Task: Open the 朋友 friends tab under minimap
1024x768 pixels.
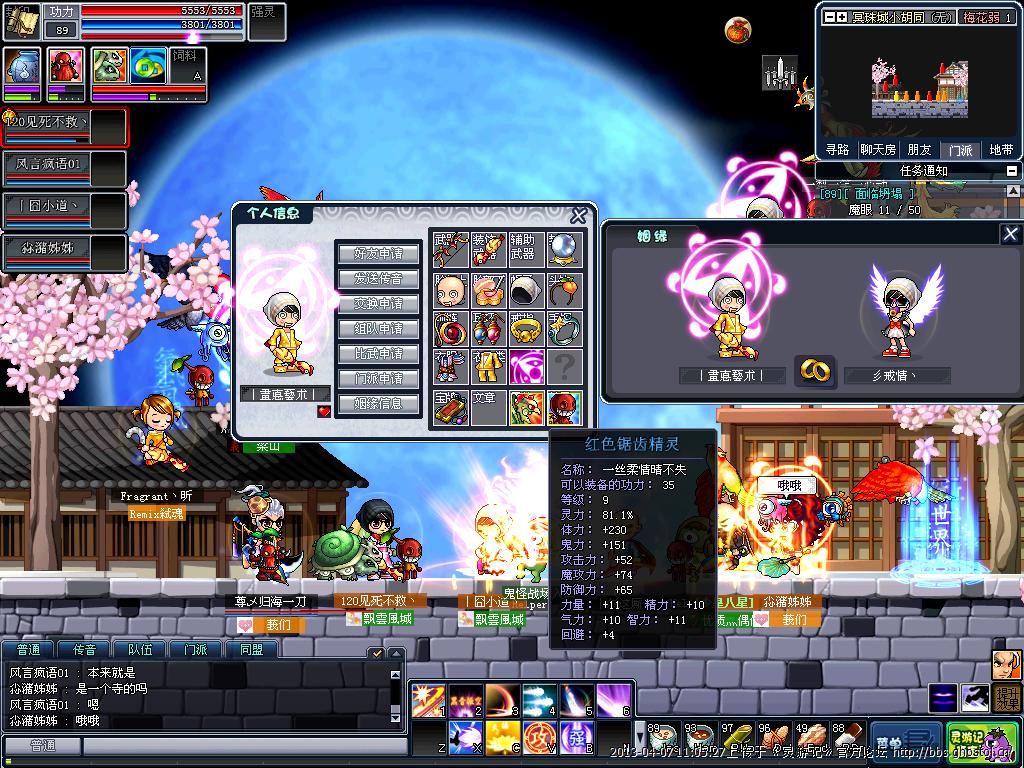Action: [x=919, y=150]
